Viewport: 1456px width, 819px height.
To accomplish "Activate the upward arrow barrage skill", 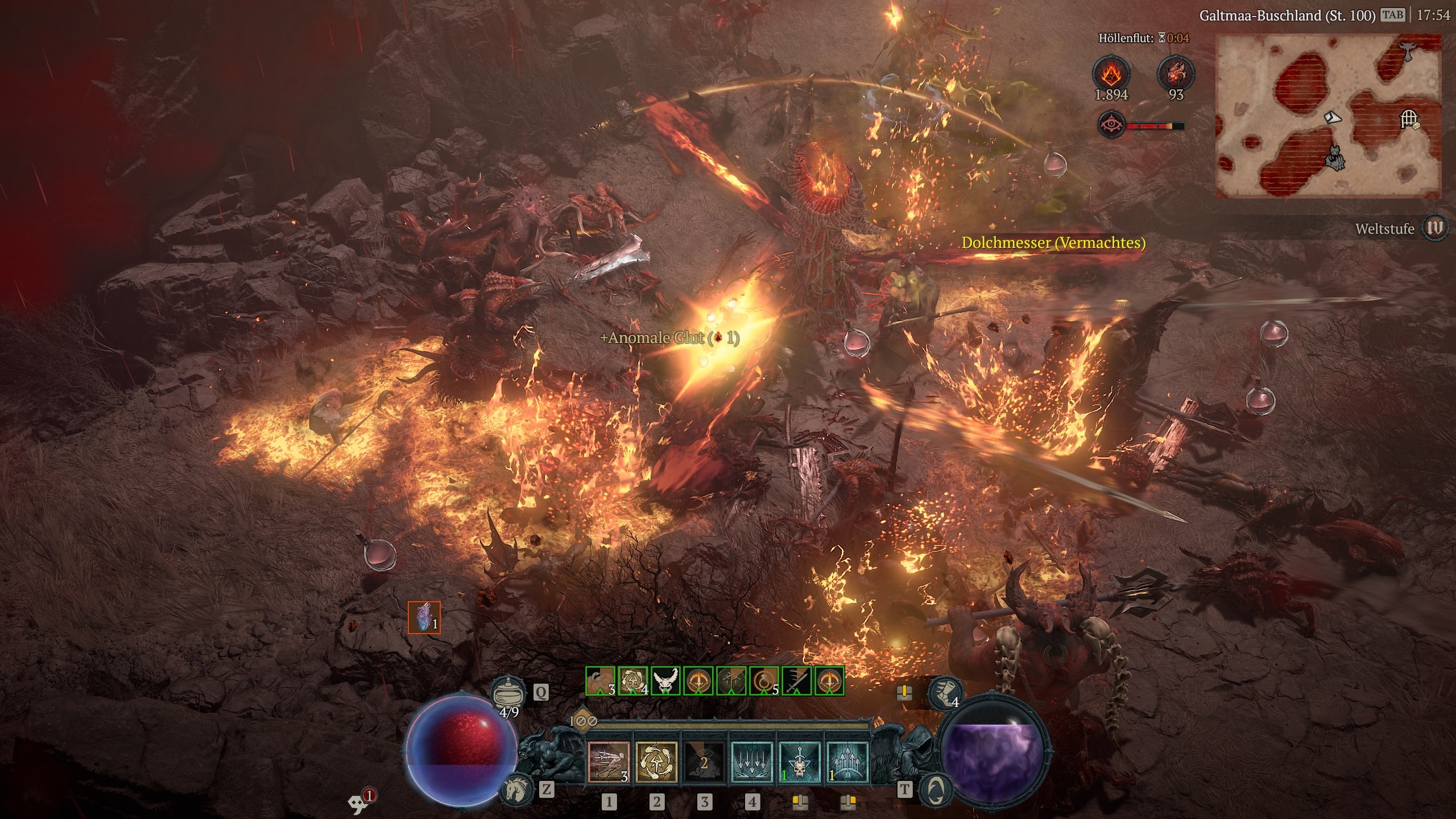I will coord(847,762).
